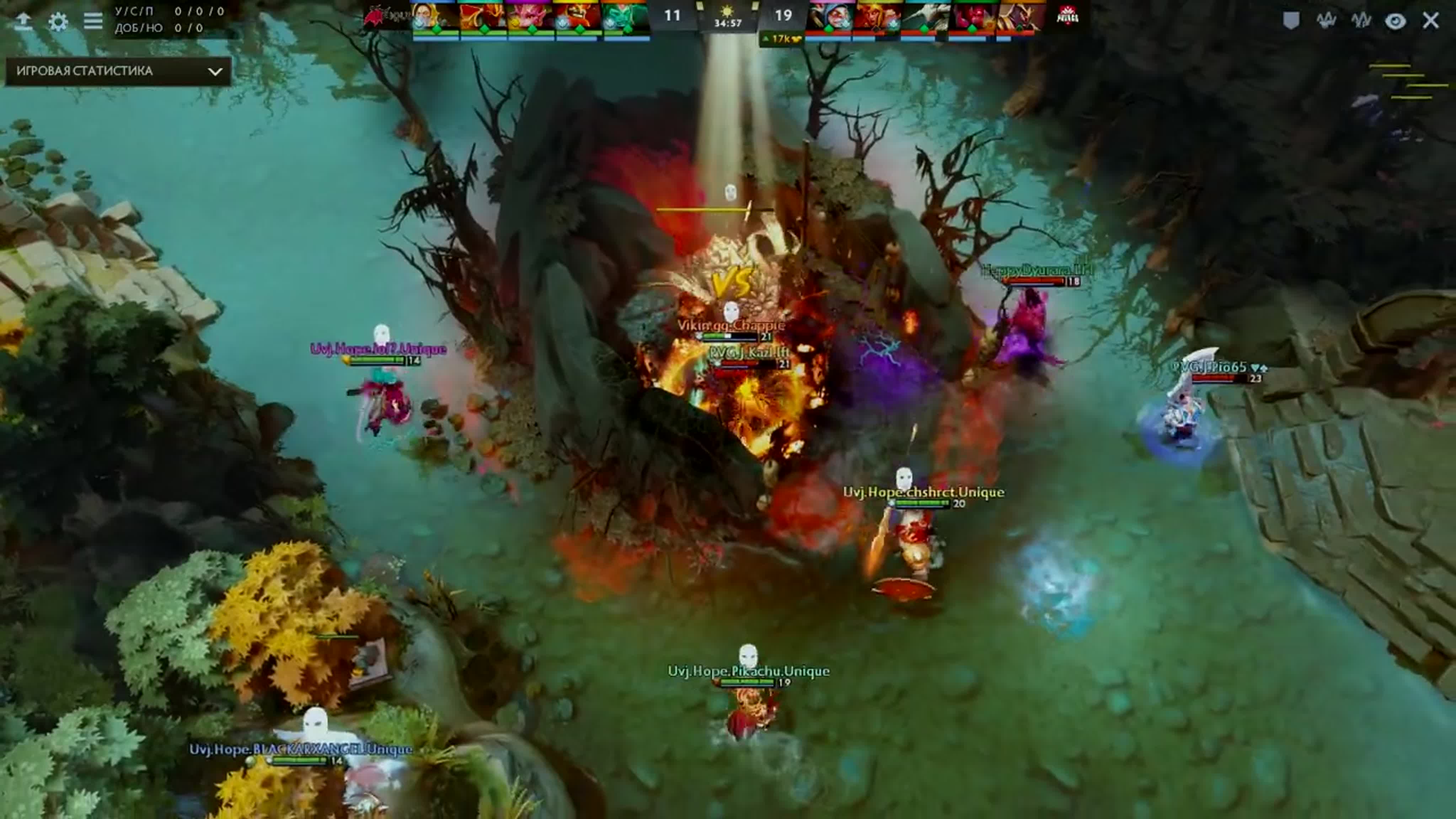Select the second sound wave icon top right

1361,21
